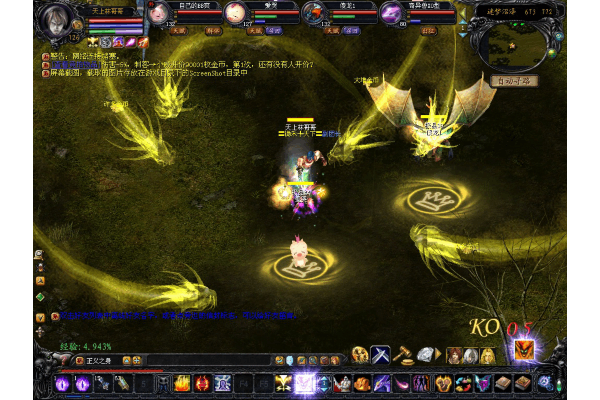This screenshot has width=600, height=400.
Task: Select the pink-haired party member portrait
Action: click(x=234, y=13)
